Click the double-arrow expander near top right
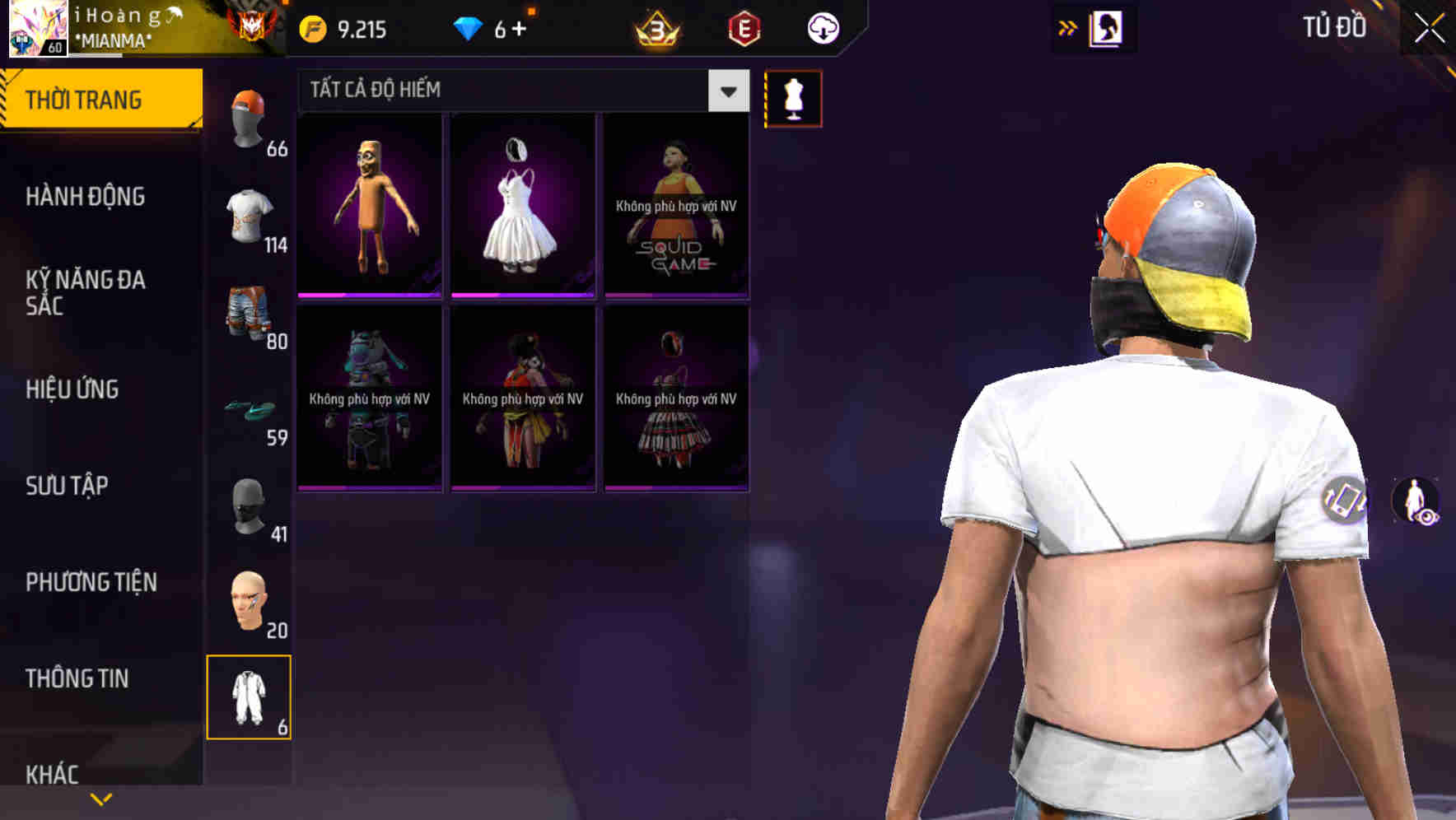 click(x=1068, y=27)
